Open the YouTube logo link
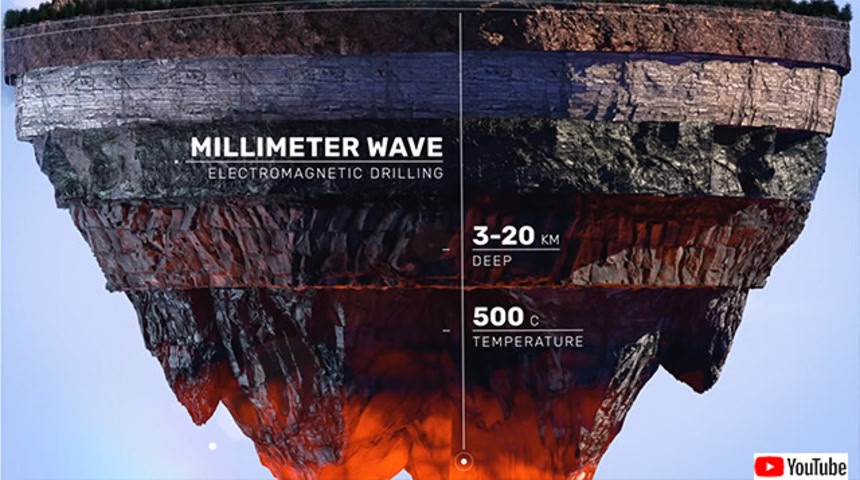The image size is (860, 480). tap(801, 465)
